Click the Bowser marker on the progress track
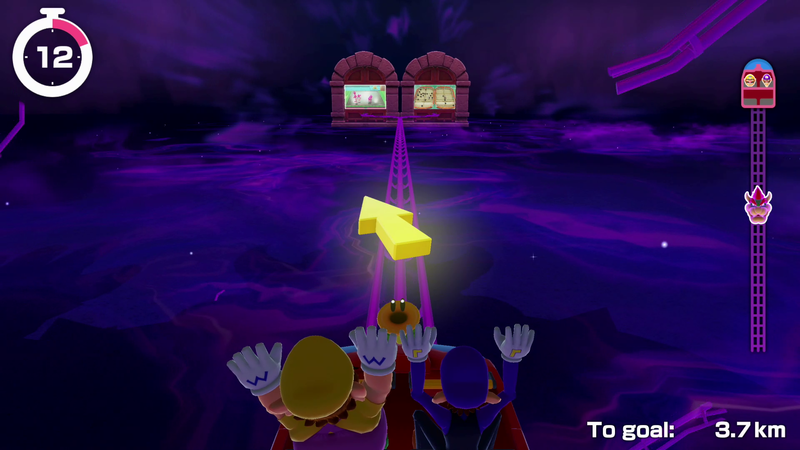800x450 pixels. tap(757, 205)
